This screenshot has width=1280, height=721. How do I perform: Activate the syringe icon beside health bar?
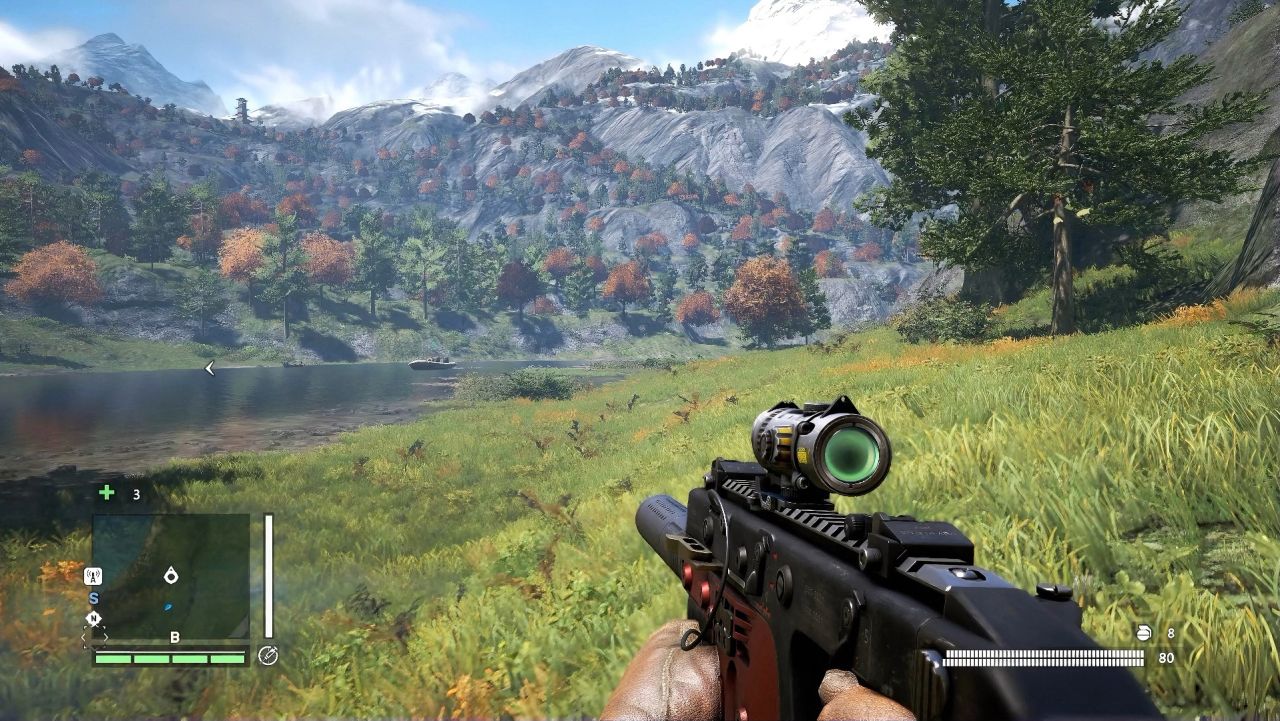[x=267, y=656]
